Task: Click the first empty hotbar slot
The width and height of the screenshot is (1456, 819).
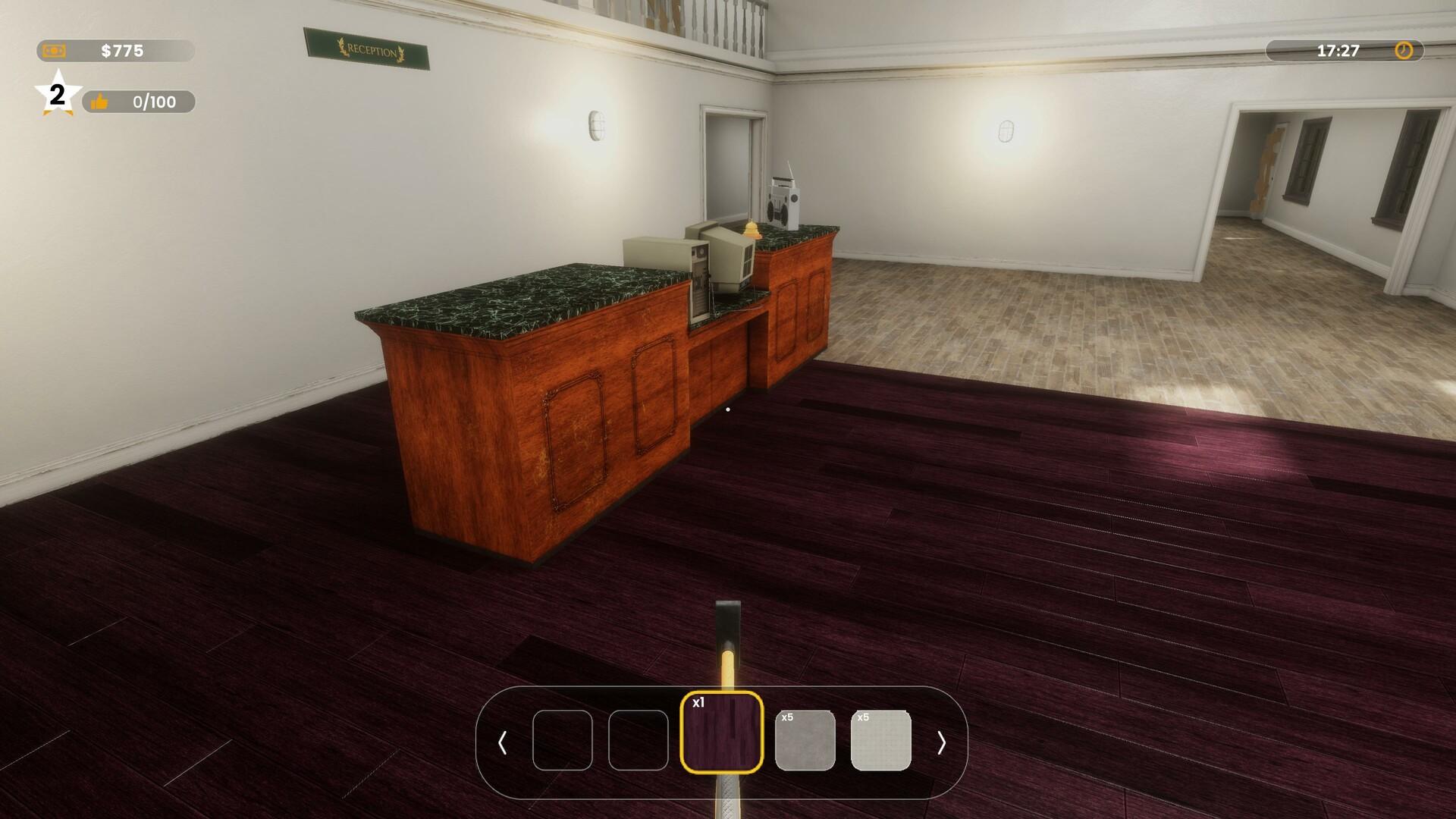Action: click(564, 741)
